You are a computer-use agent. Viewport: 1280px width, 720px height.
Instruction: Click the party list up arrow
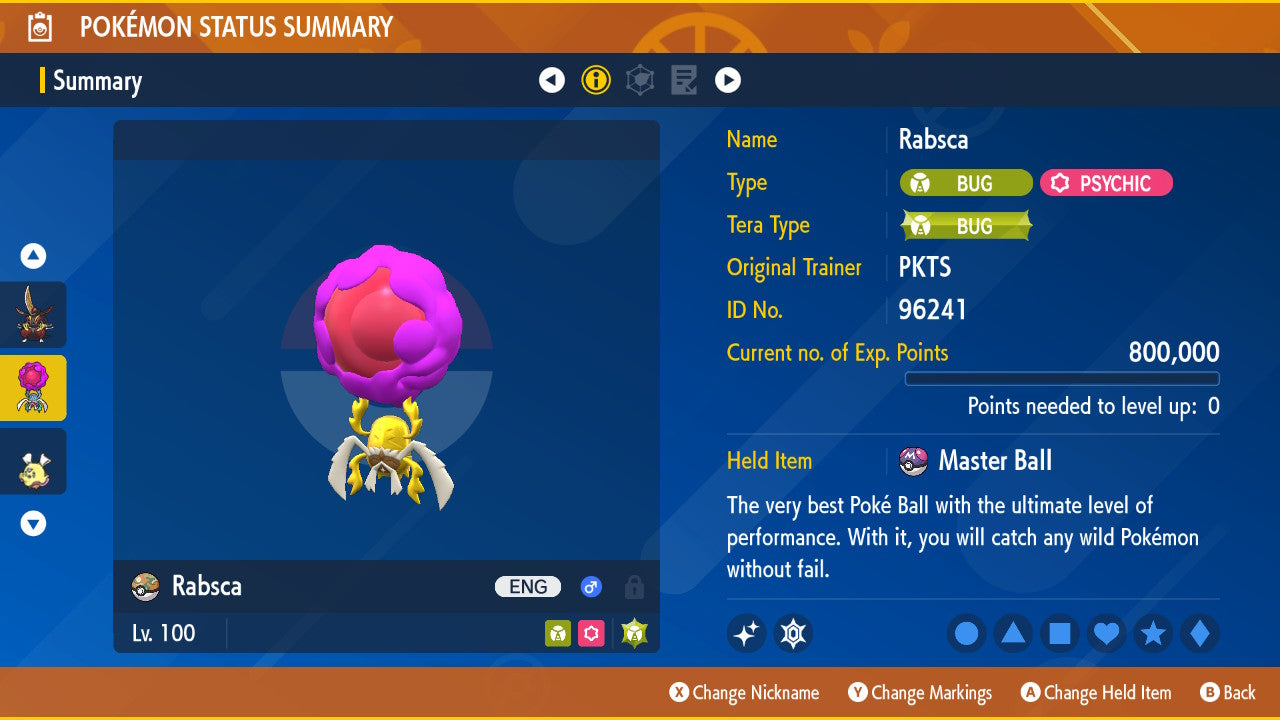click(x=33, y=257)
